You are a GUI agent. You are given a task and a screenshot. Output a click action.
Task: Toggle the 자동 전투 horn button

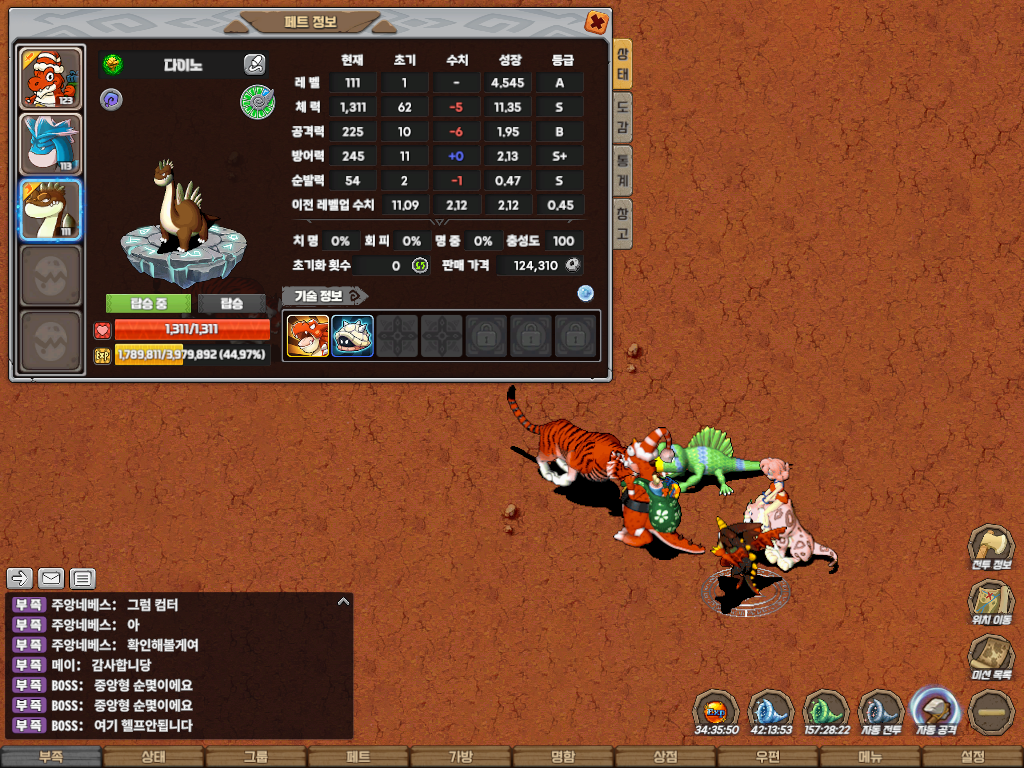pos(881,711)
